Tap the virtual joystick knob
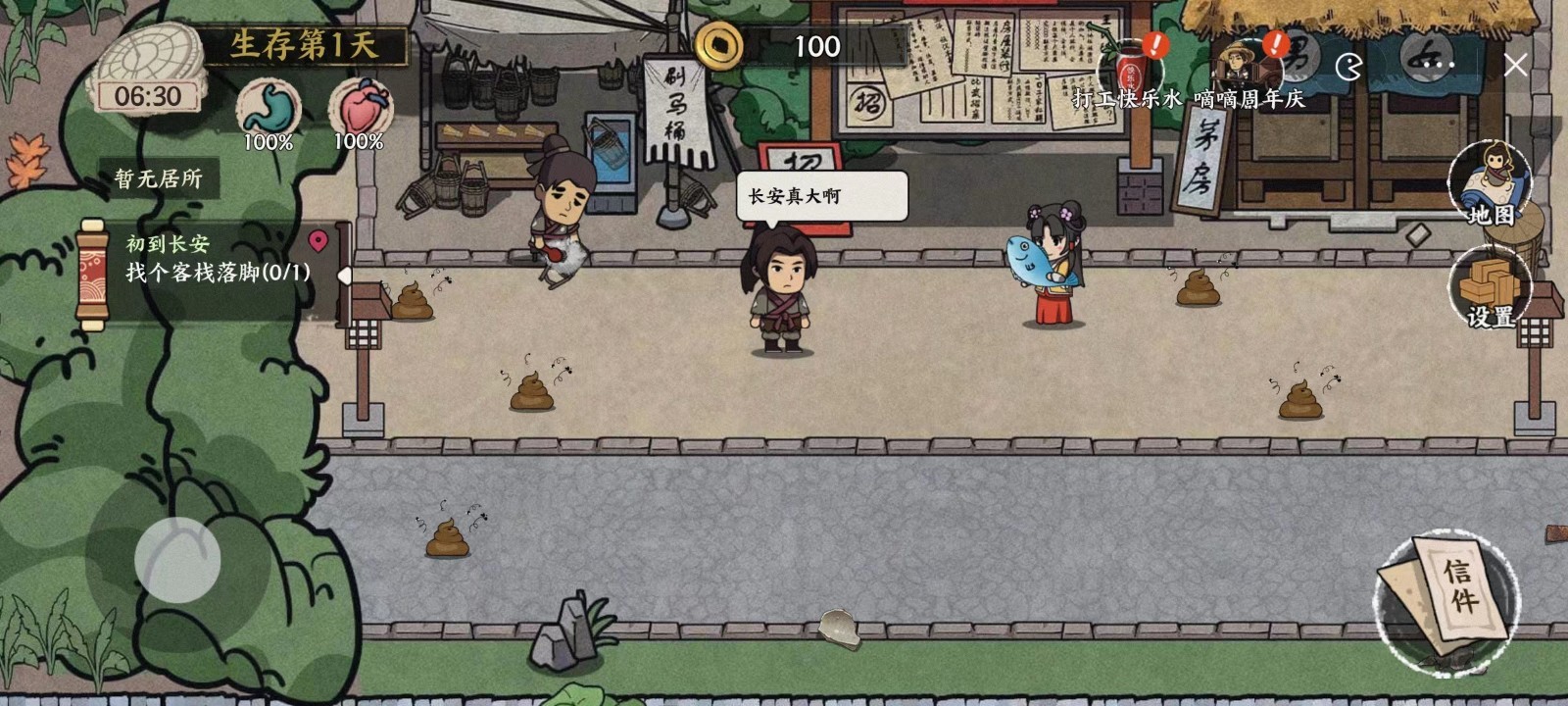Screen dimensions: 1568x706 [x=177, y=559]
